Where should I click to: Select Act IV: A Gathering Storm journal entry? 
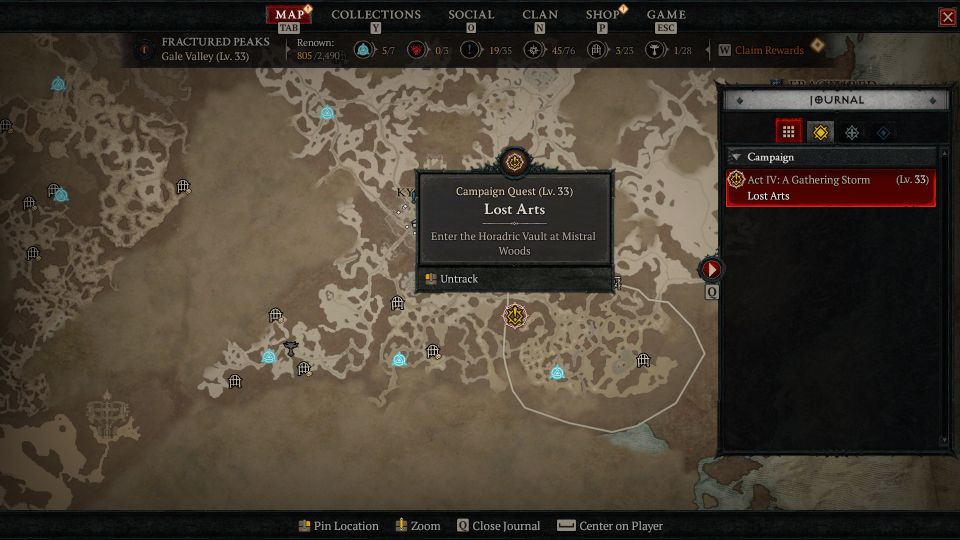tap(831, 187)
